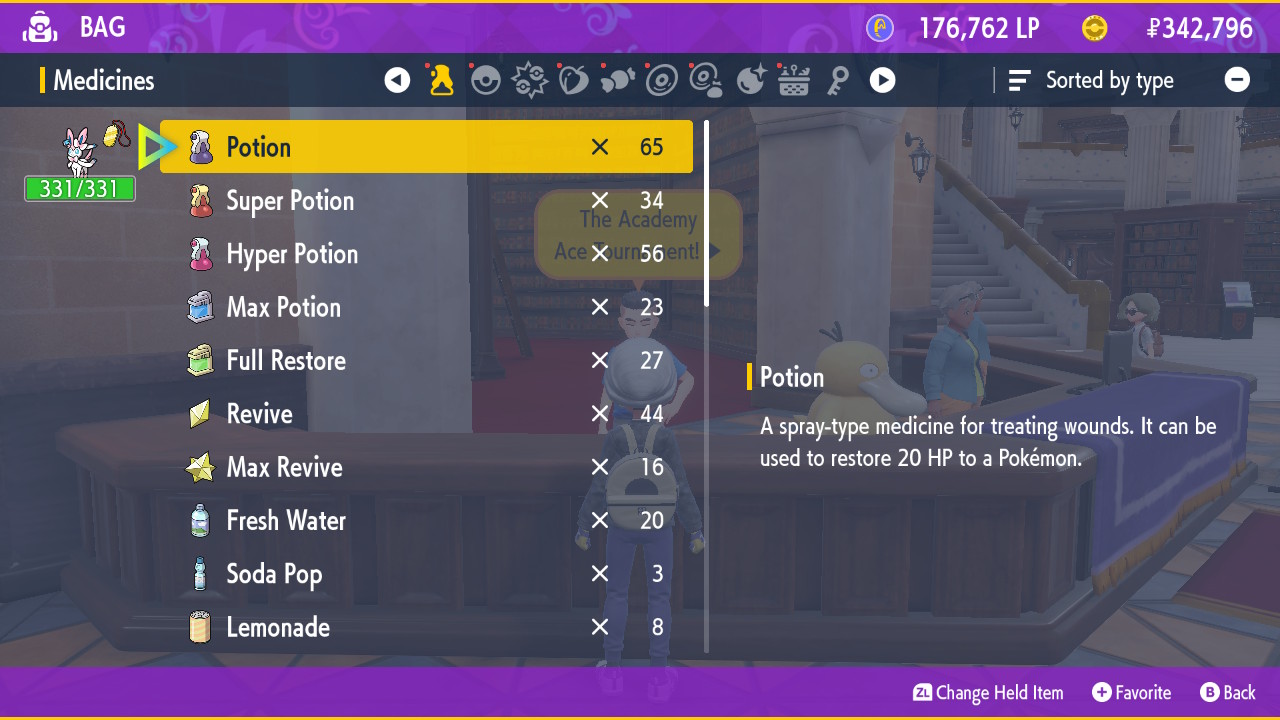Select the TMs disc pocket
1280x720 pixels.
661,80
